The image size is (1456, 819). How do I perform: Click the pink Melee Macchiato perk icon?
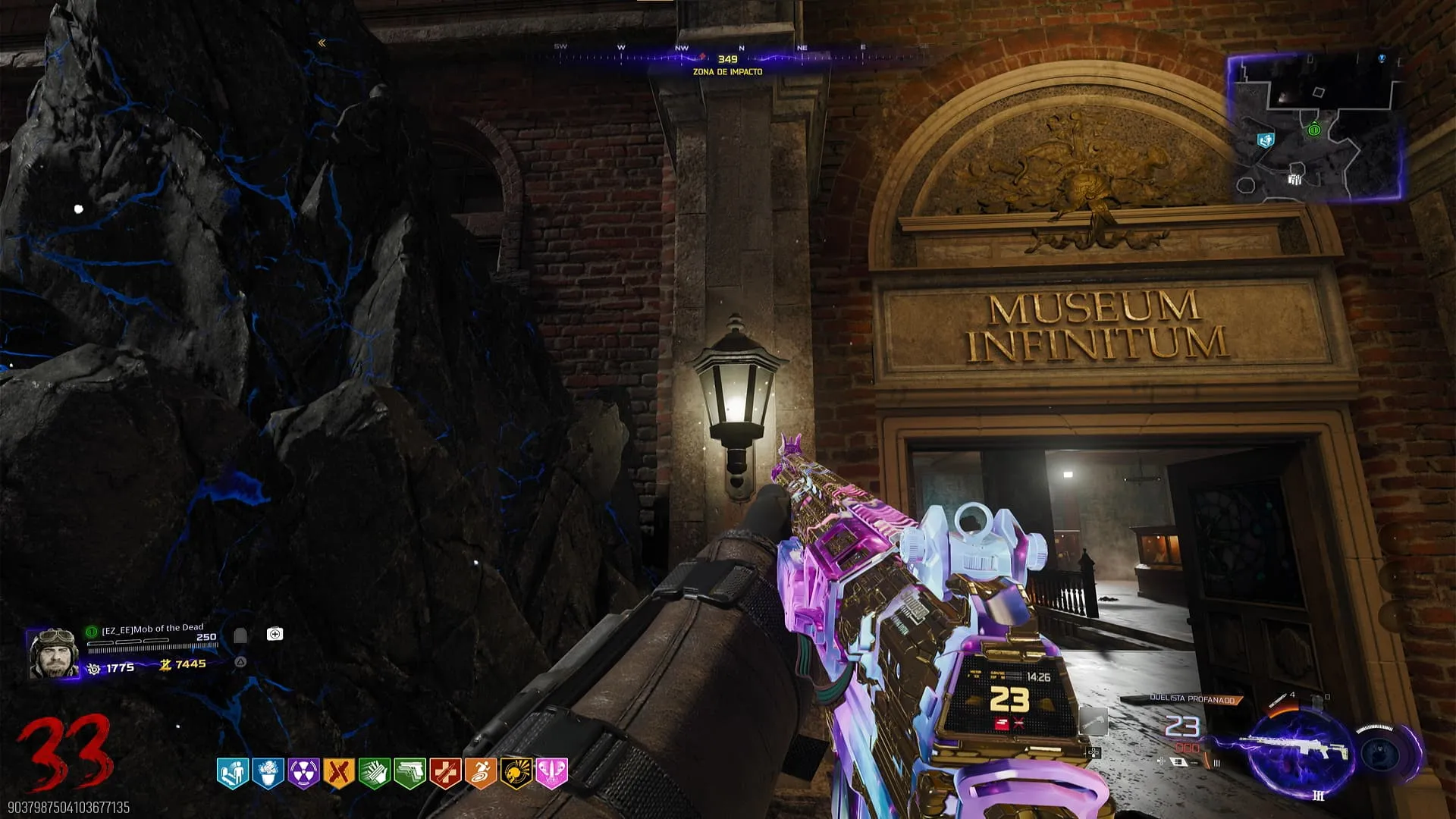(551, 773)
